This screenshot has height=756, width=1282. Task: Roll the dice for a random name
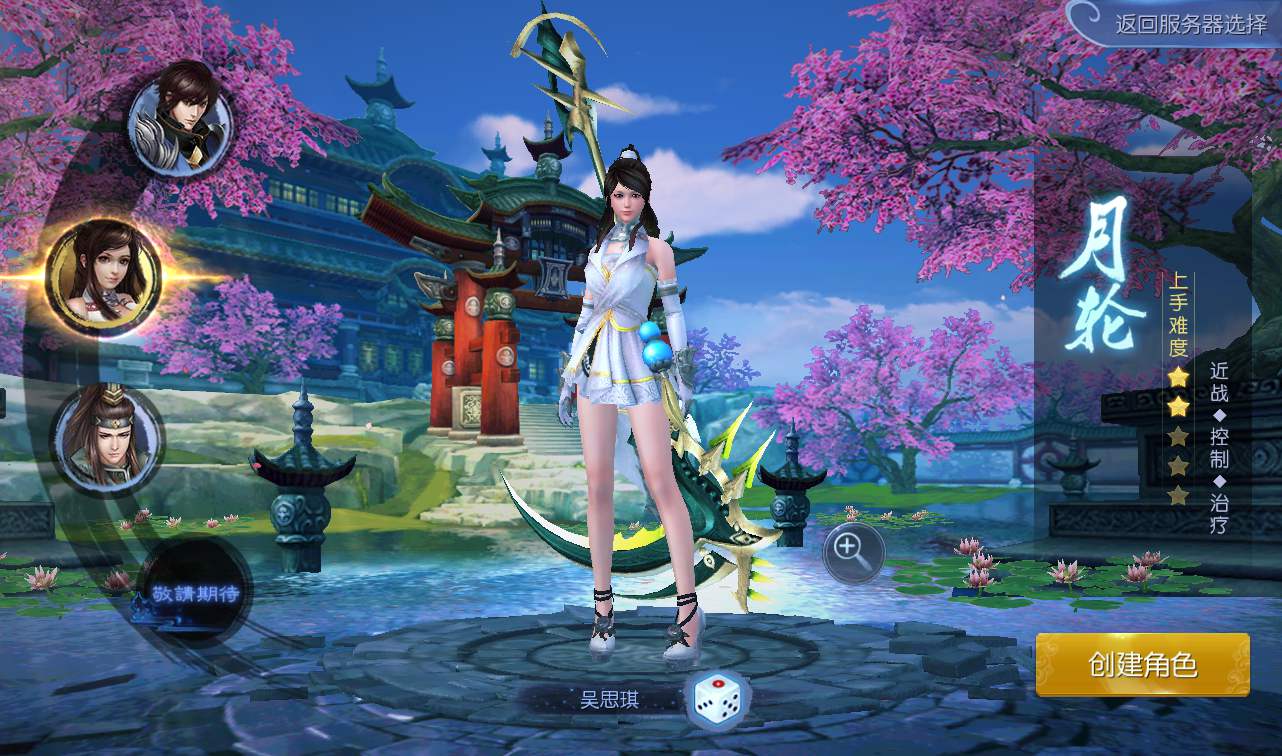[717, 698]
